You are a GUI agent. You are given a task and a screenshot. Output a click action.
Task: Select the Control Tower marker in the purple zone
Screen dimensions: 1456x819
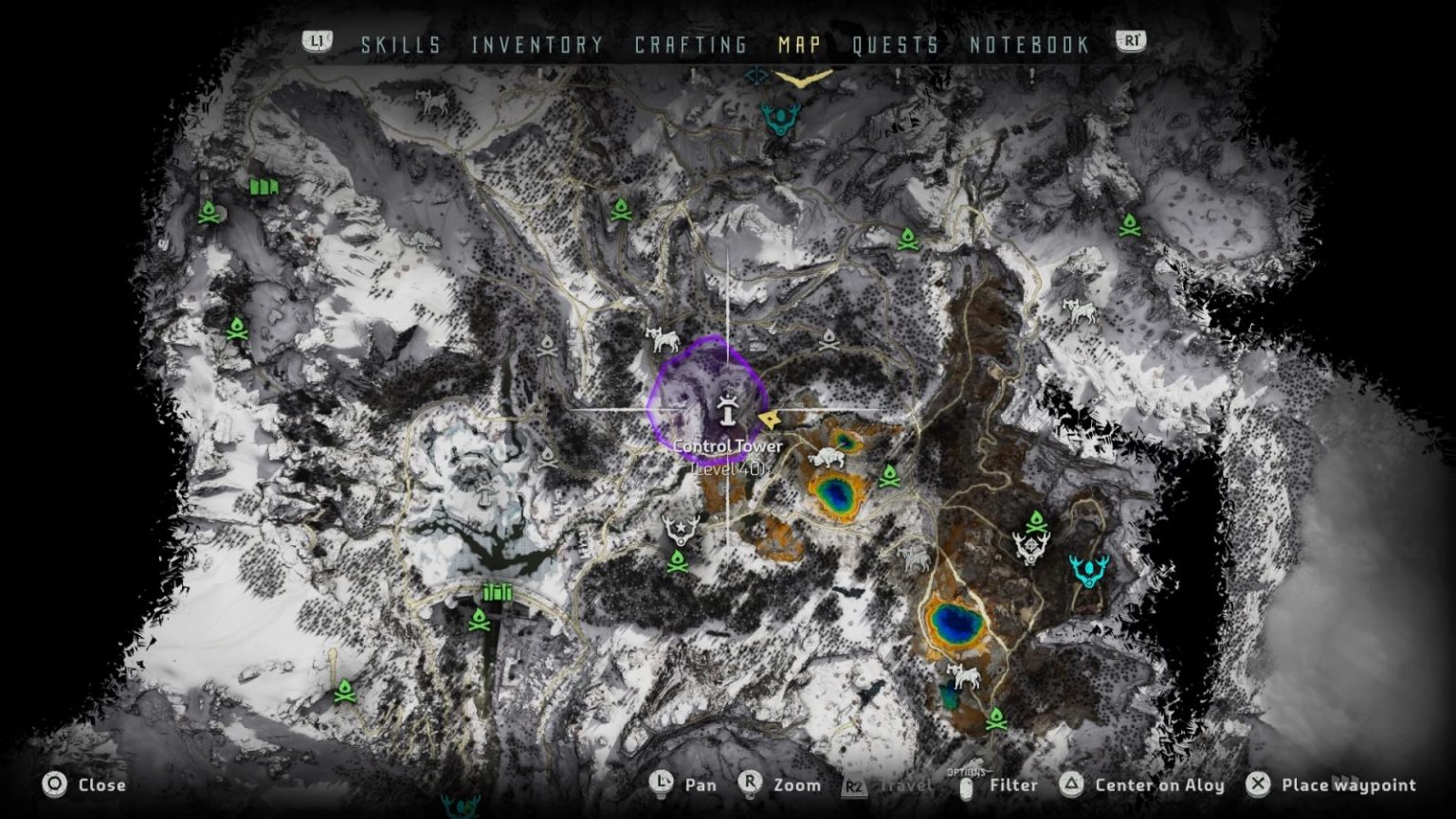click(x=726, y=411)
